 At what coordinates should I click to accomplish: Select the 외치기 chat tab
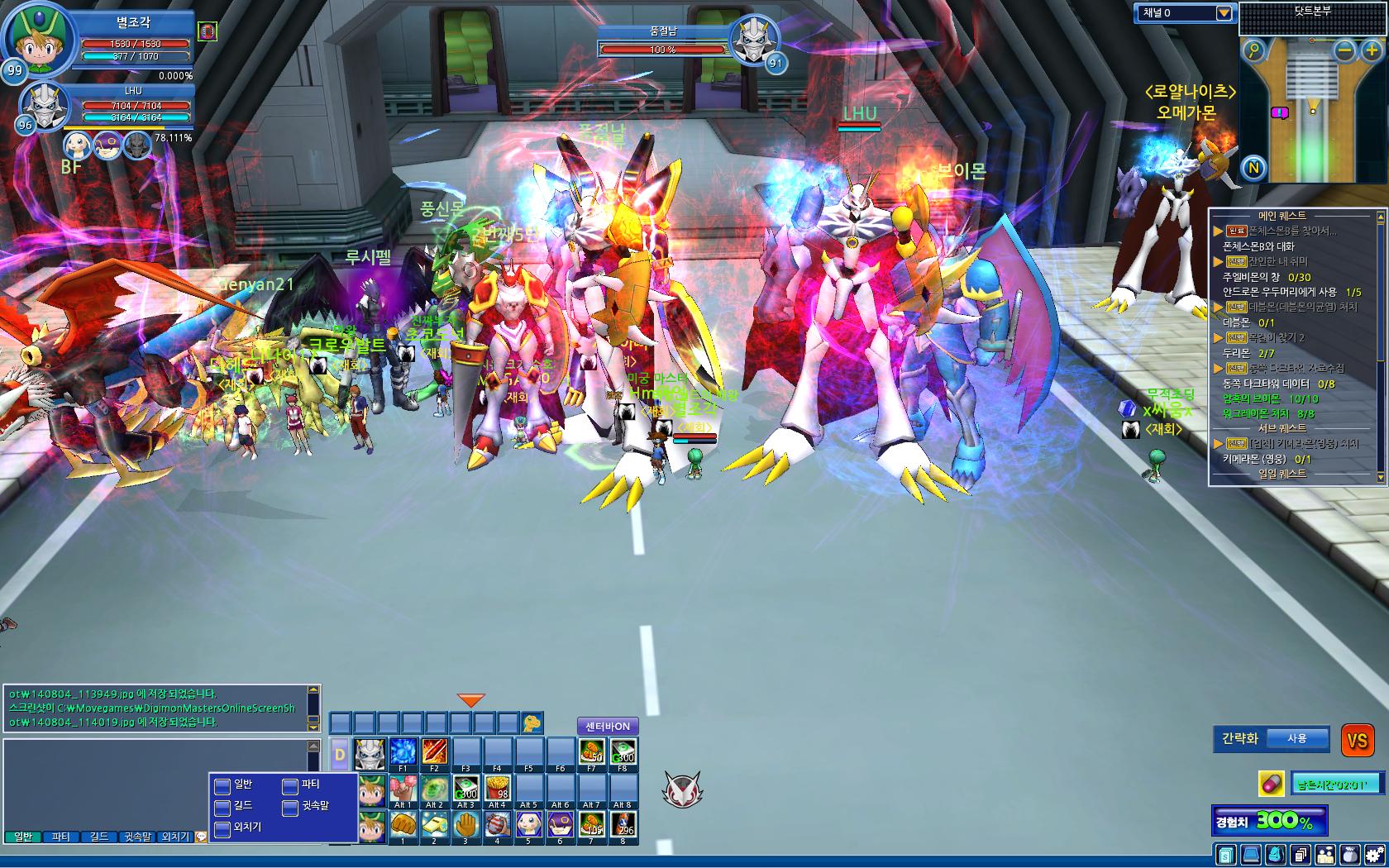[x=175, y=837]
